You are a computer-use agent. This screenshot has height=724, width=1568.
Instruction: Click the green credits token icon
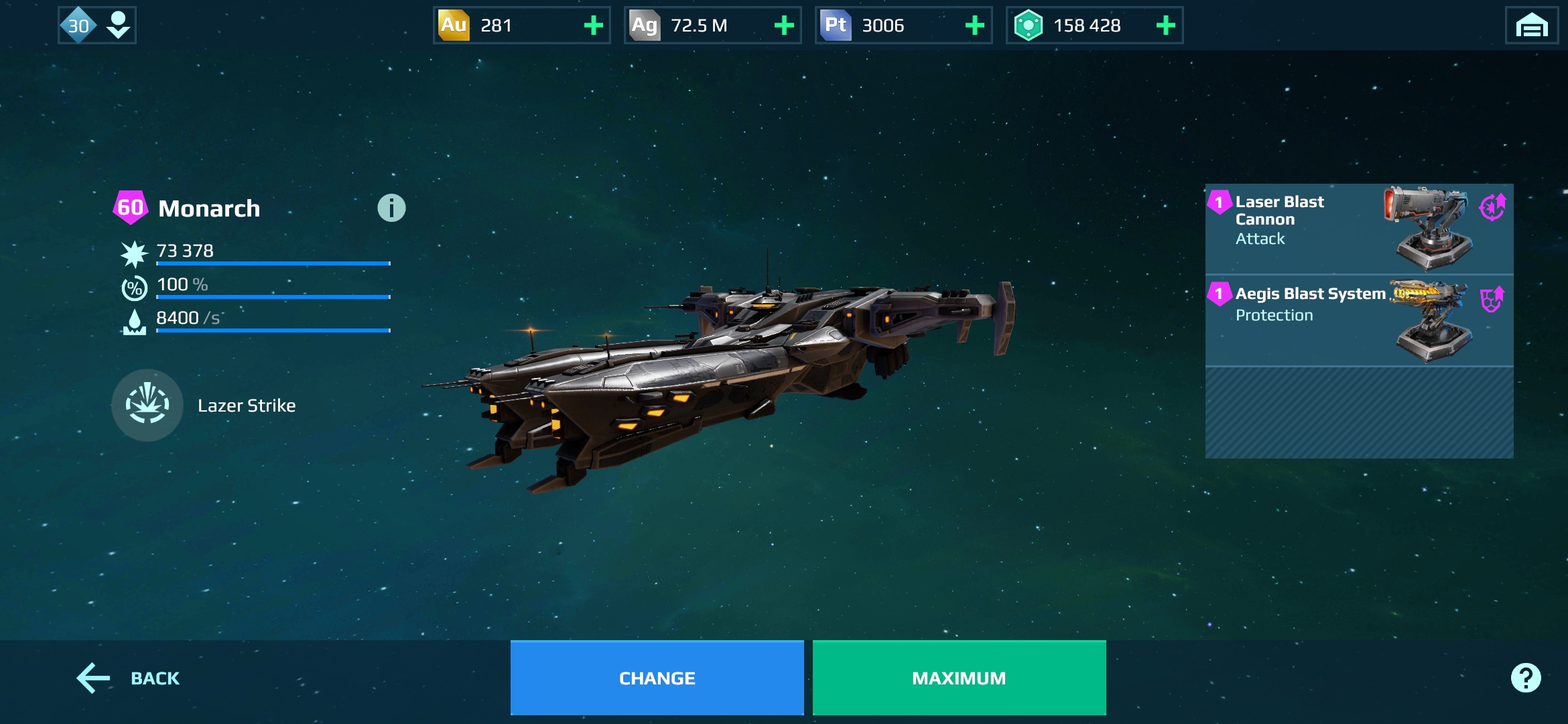[x=1030, y=25]
